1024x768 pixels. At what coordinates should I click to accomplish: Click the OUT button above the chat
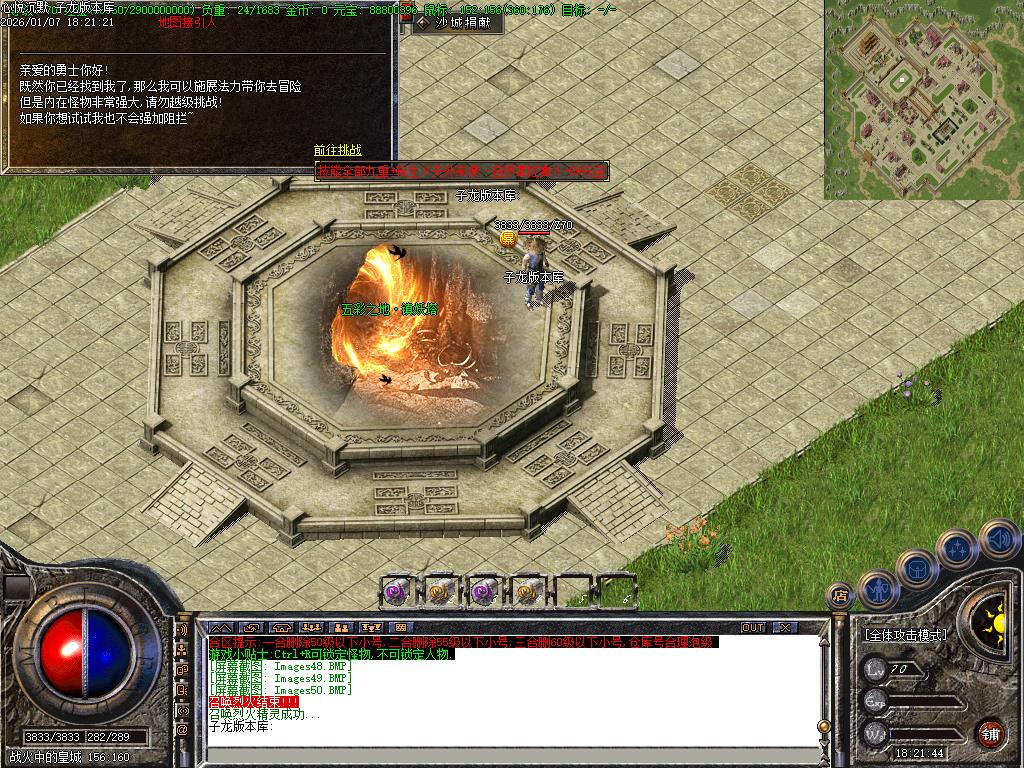[753, 627]
